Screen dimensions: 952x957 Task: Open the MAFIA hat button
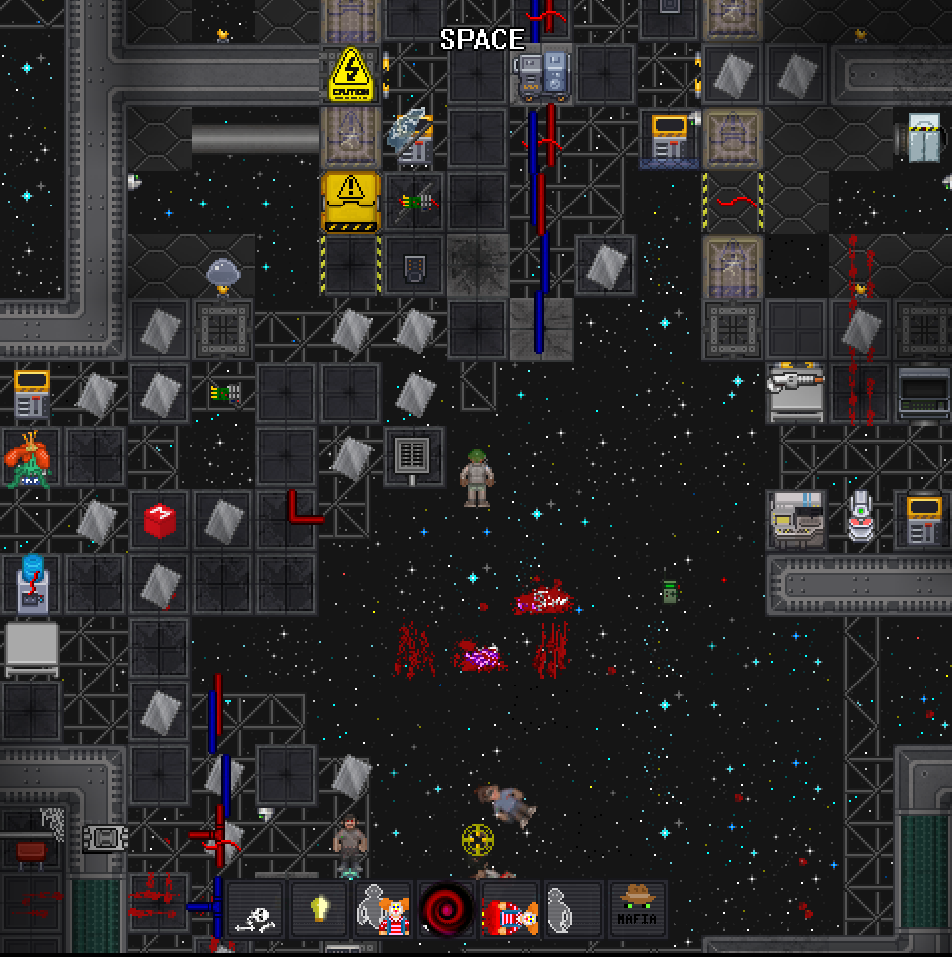637,910
